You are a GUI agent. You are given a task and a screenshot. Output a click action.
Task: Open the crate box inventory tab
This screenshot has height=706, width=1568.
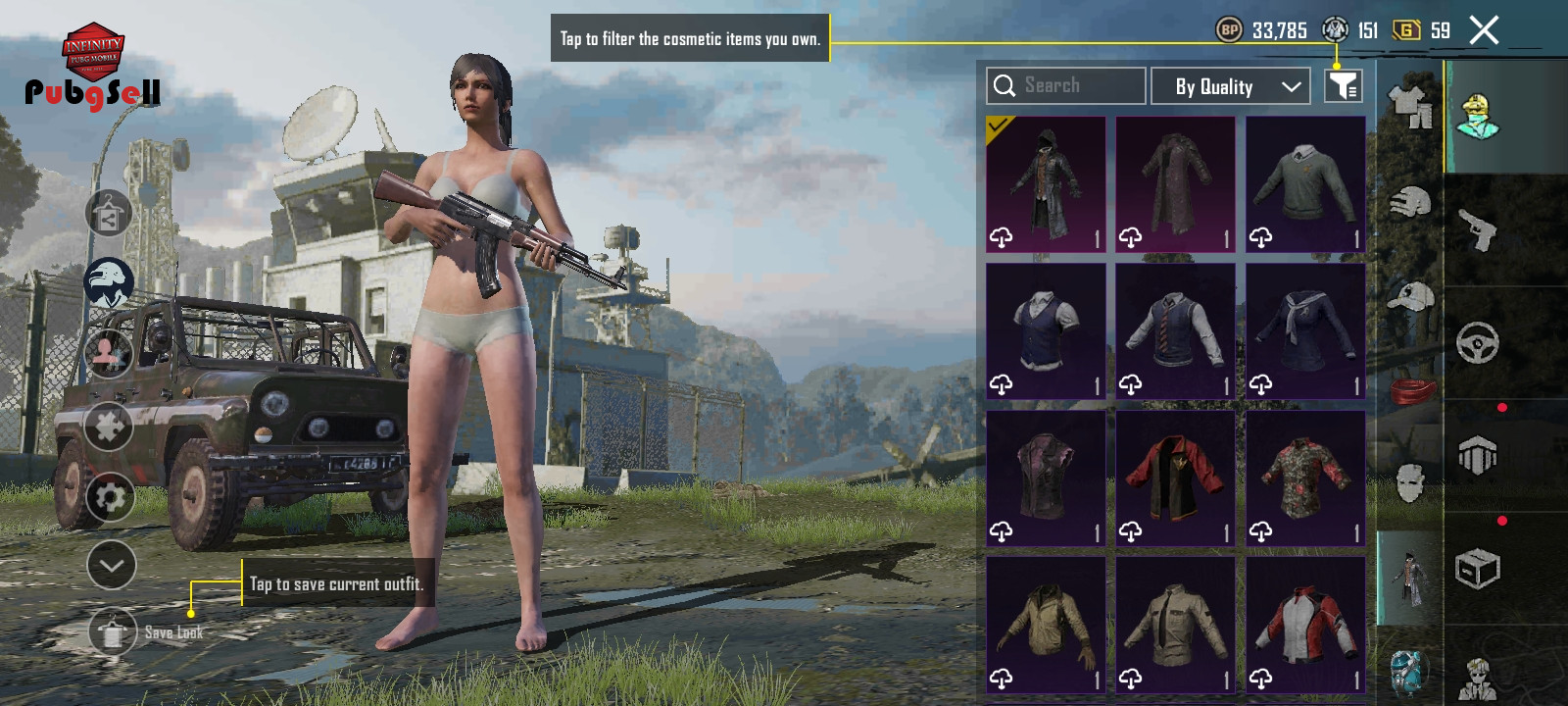1478,569
